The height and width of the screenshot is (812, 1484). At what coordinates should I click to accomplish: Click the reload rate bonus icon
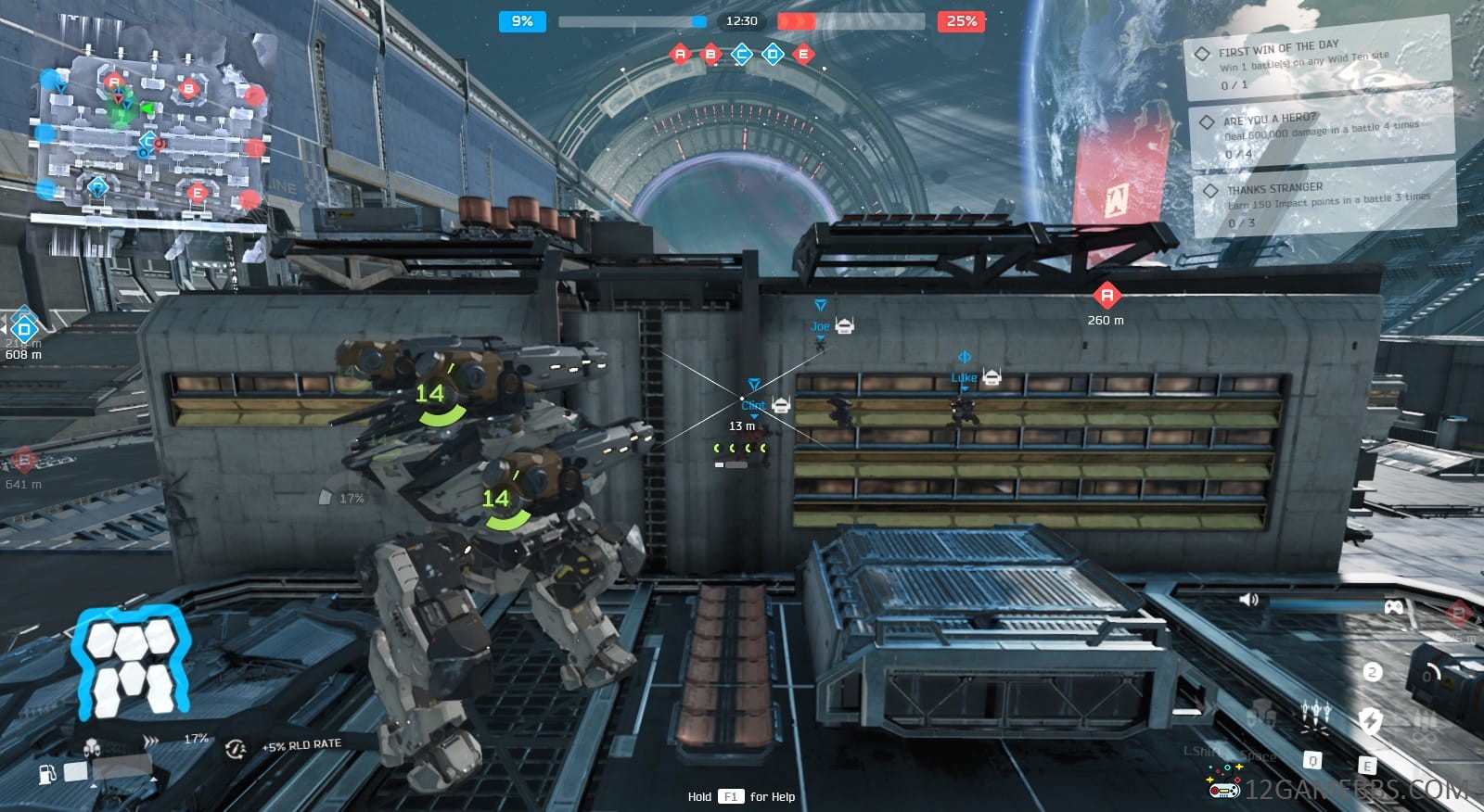tap(236, 747)
